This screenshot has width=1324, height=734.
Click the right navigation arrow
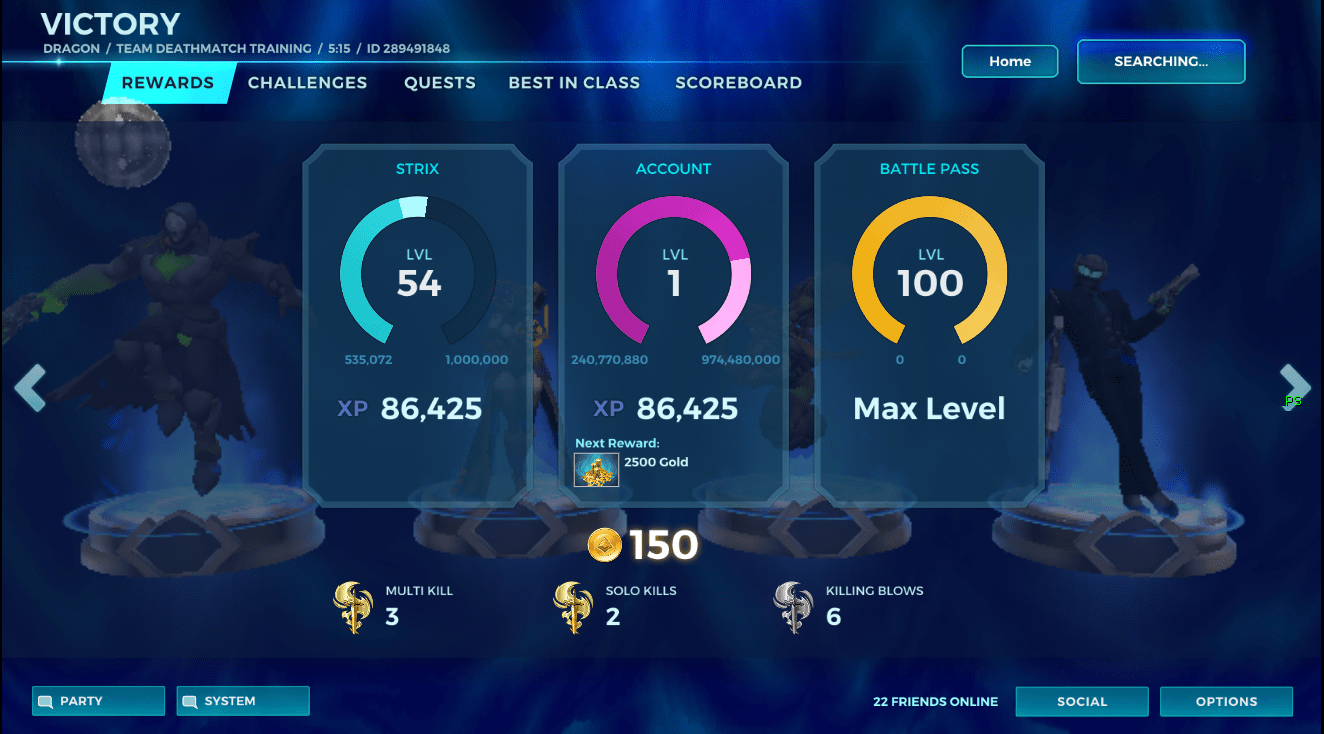point(1294,387)
